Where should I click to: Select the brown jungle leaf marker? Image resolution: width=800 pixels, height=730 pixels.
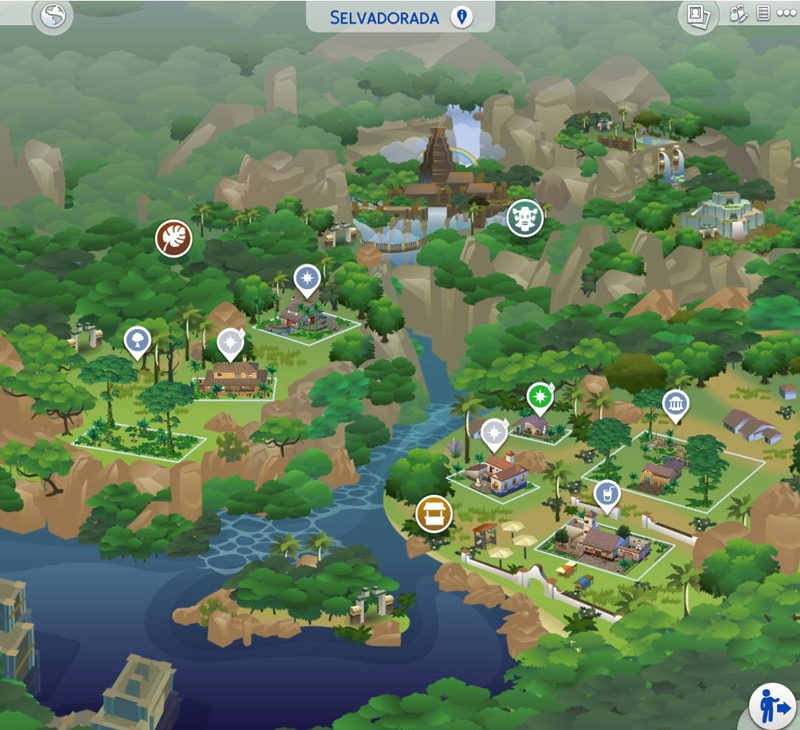174,238
